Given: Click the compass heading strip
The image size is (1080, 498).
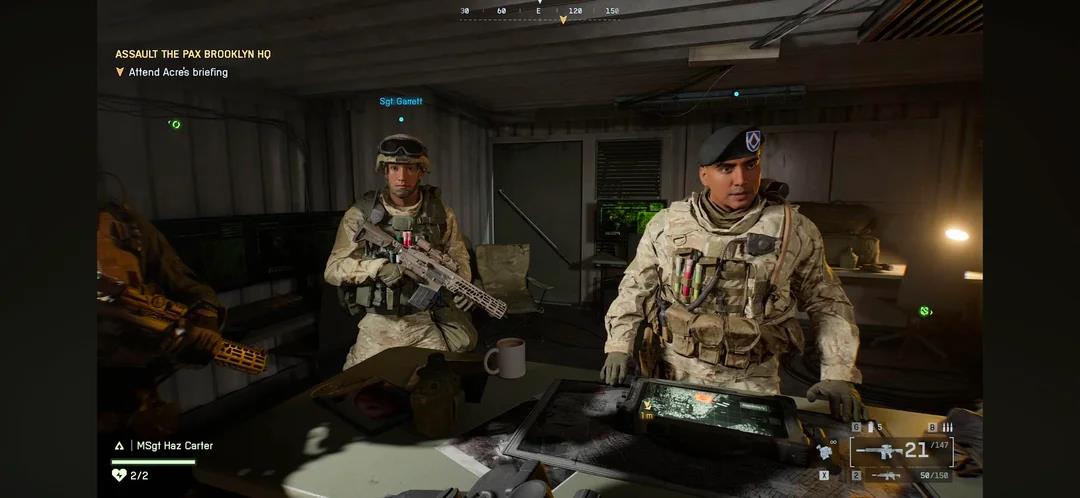Looking at the screenshot, I should [540, 11].
